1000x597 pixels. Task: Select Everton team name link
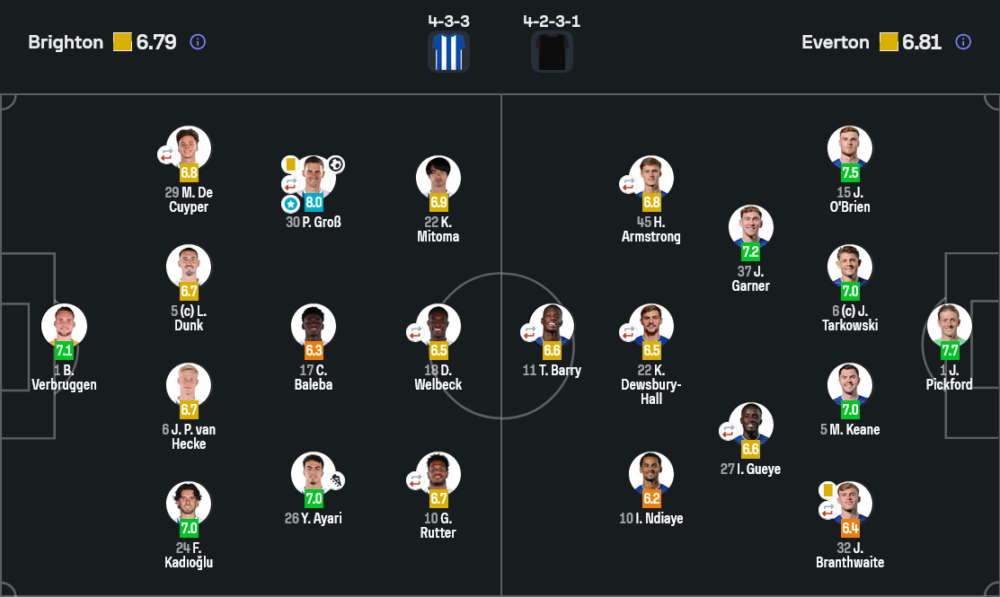click(835, 42)
